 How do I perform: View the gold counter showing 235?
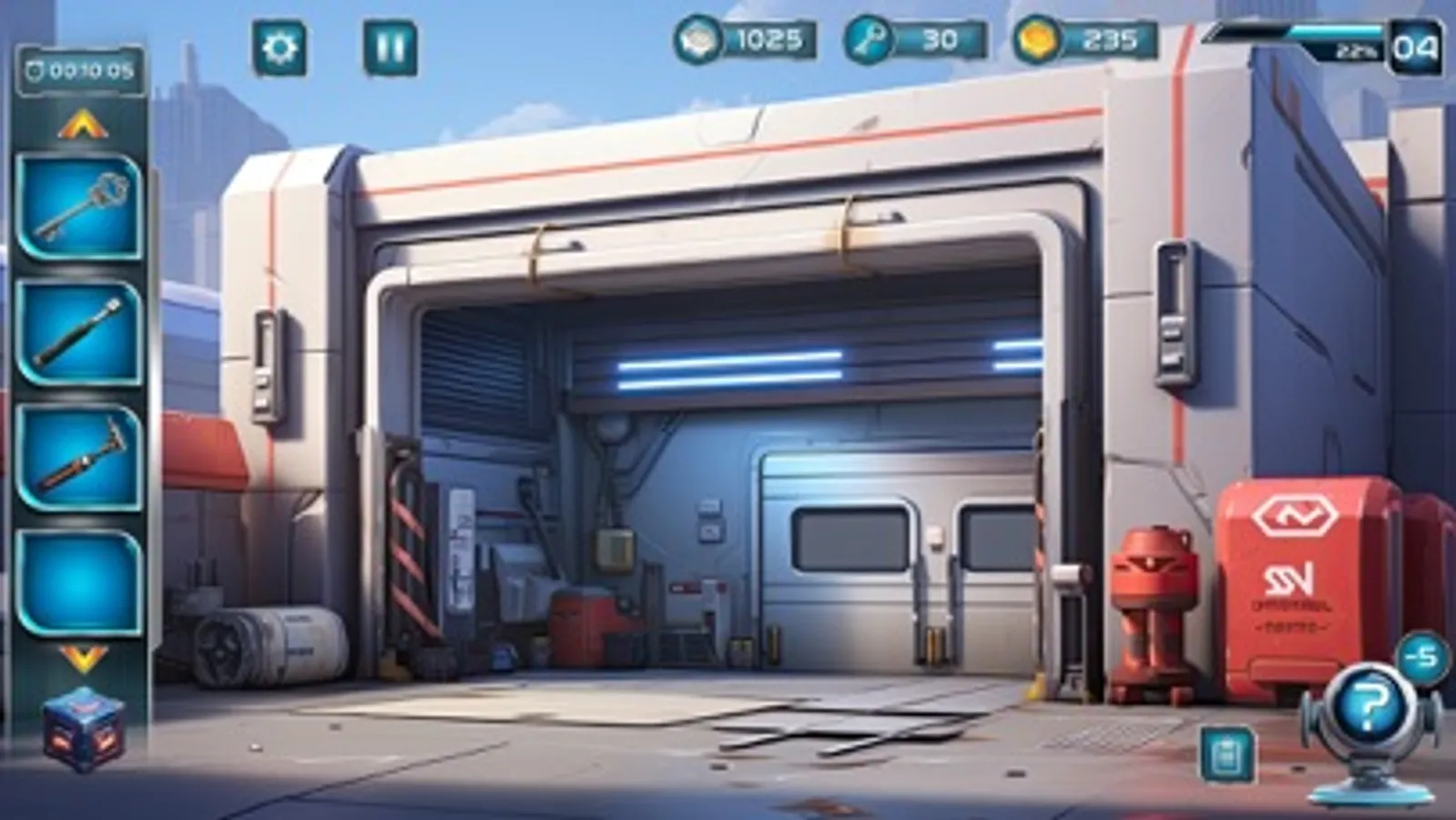(x=1084, y=40)
